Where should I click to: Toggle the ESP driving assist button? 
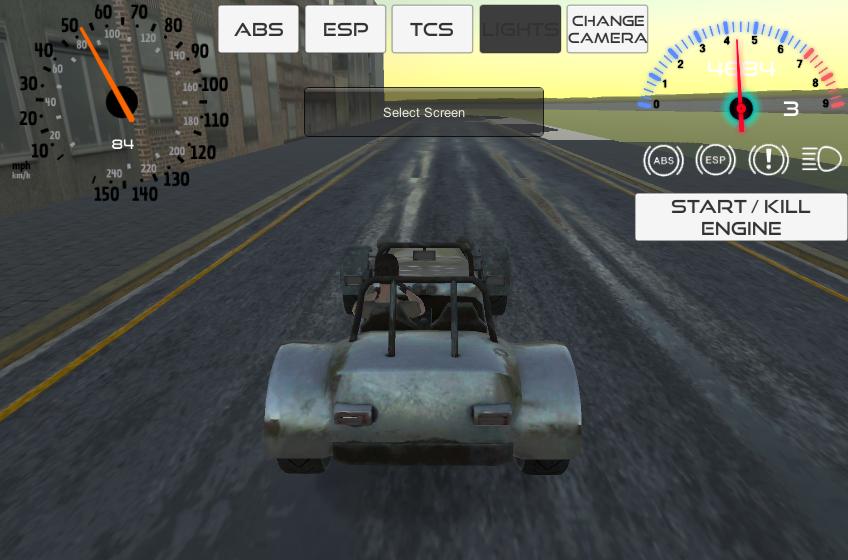pos(345,29)
